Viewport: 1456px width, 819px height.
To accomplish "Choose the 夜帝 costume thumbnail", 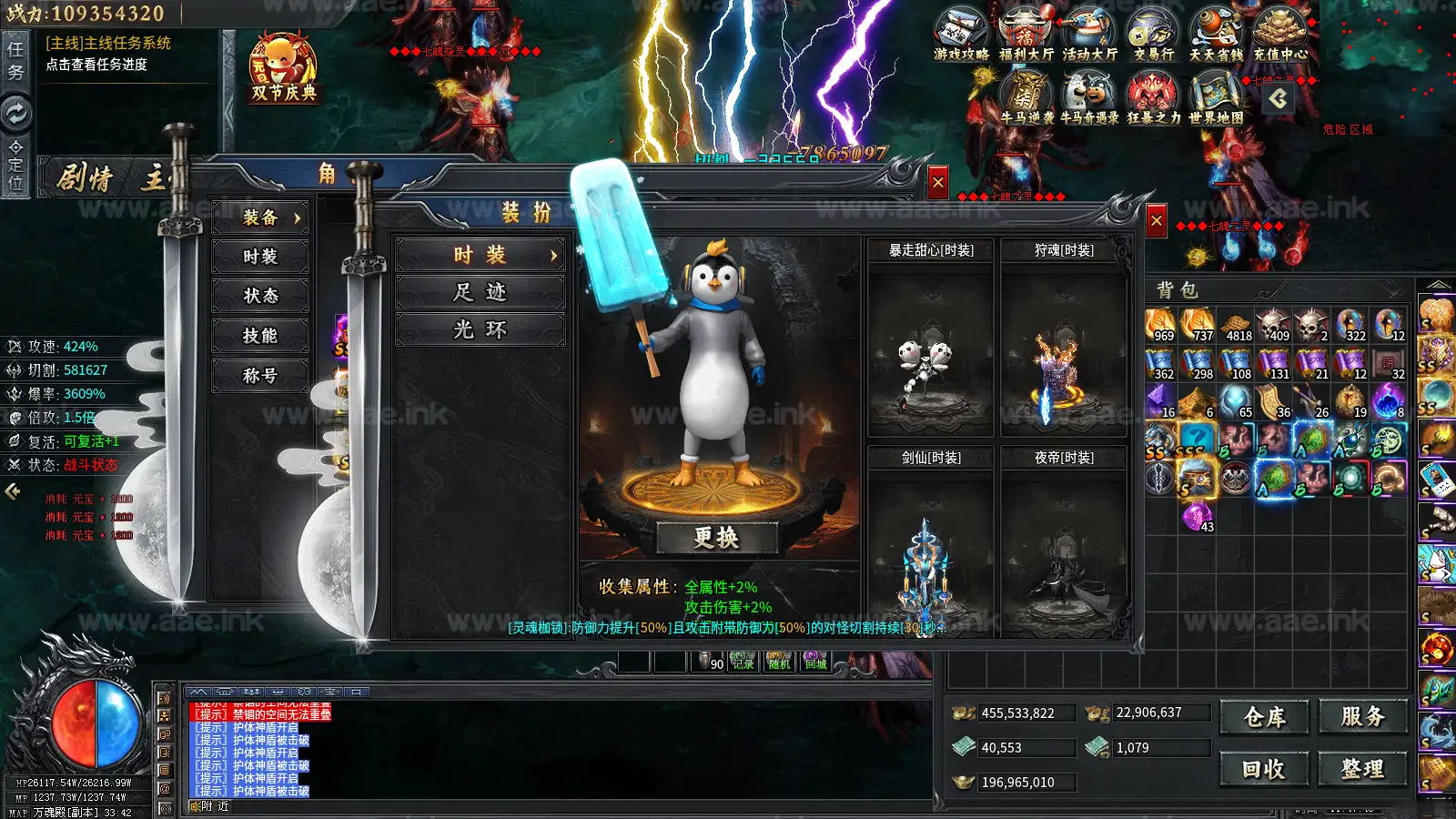I will [x=1063, y=555].
